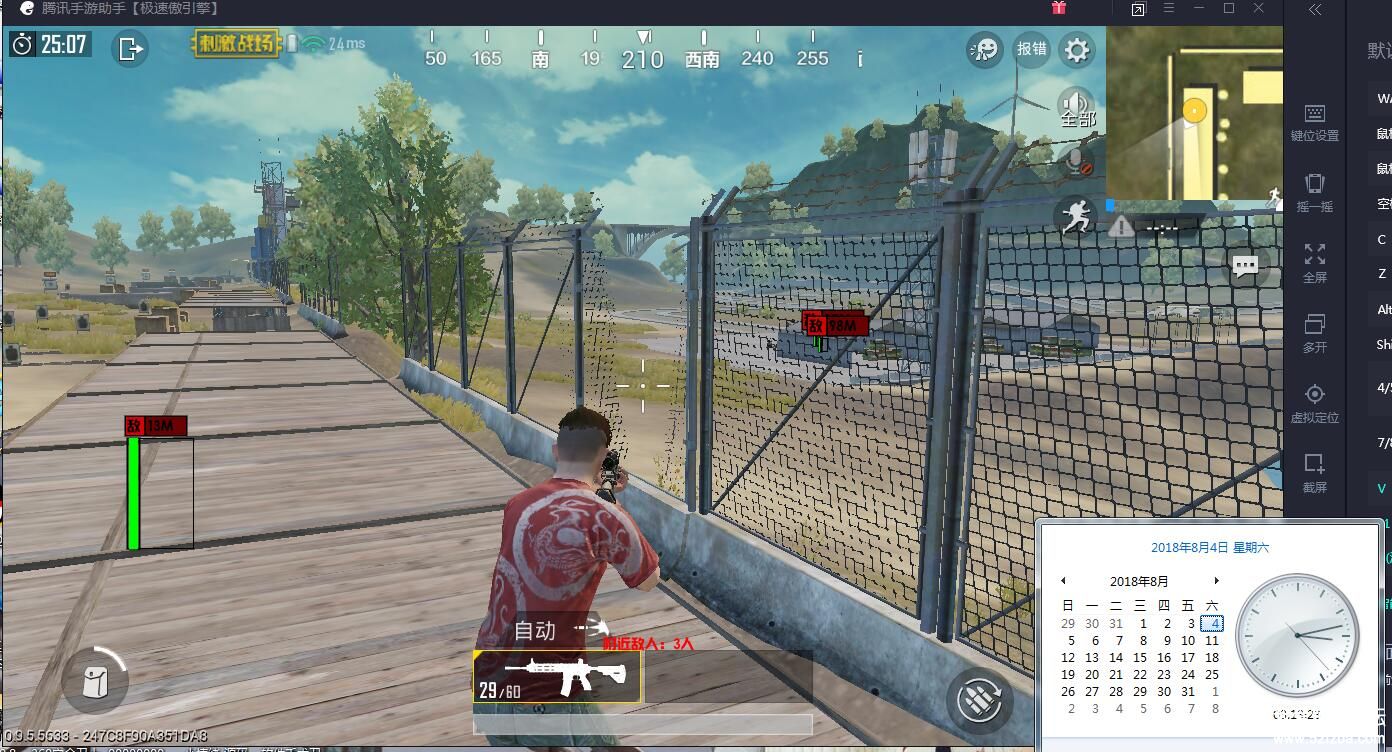The height and width of the screenshot is (752, 1392).
Task: Open the emoji face menu
Action: point(985,49)
